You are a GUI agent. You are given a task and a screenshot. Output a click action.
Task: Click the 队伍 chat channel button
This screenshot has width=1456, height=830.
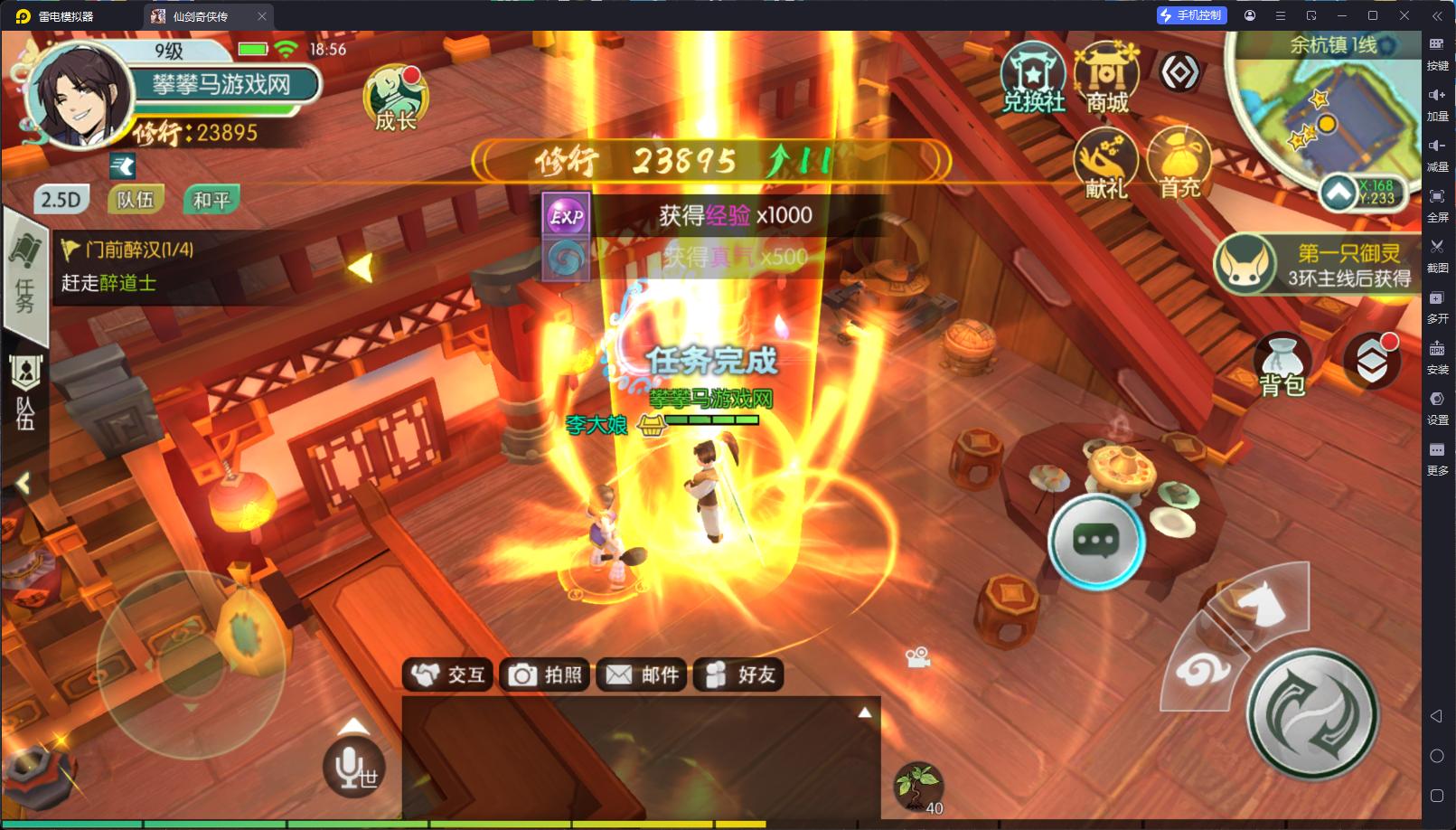[136, 200]
